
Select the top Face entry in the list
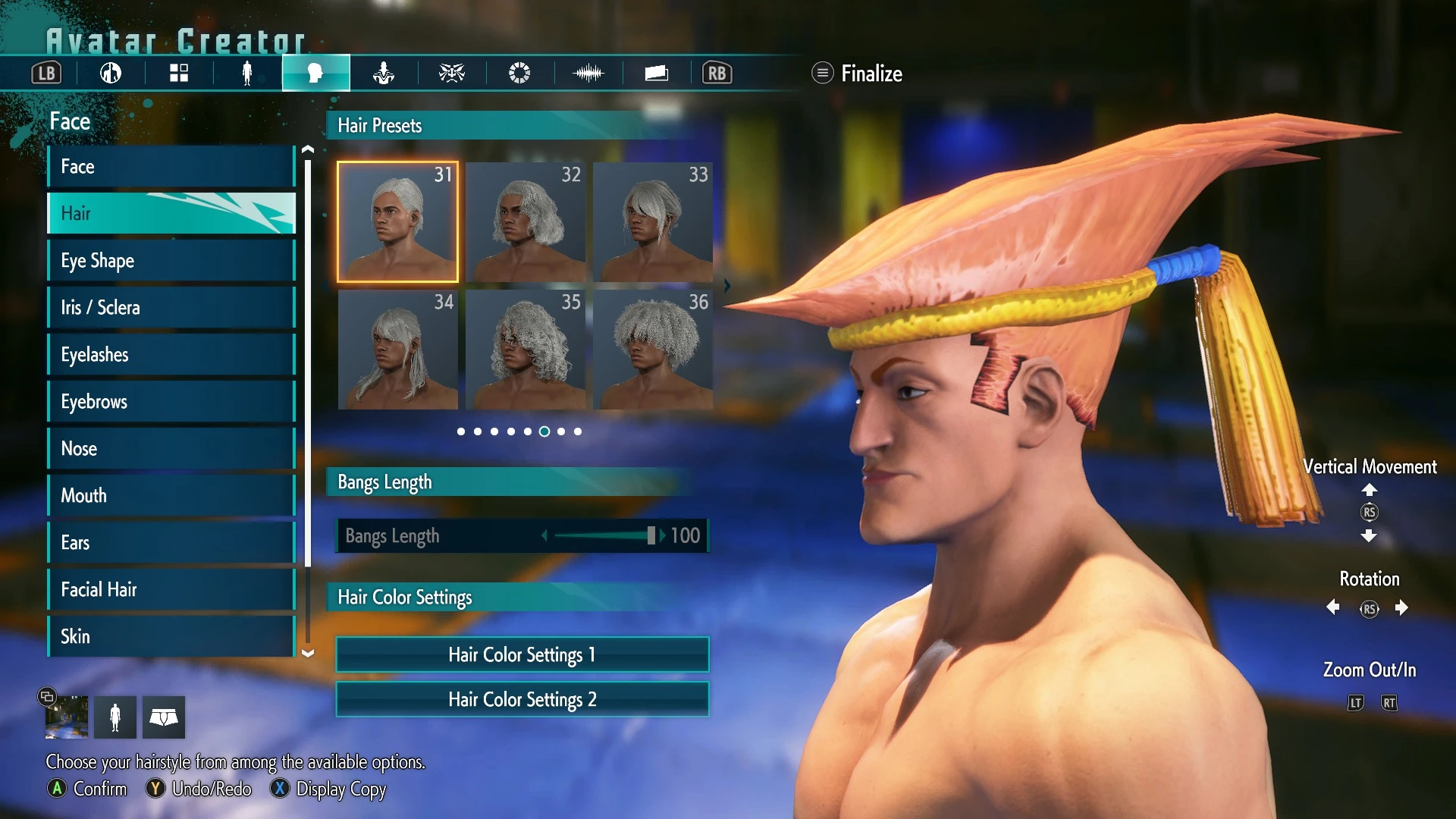(x=171, y=167)
